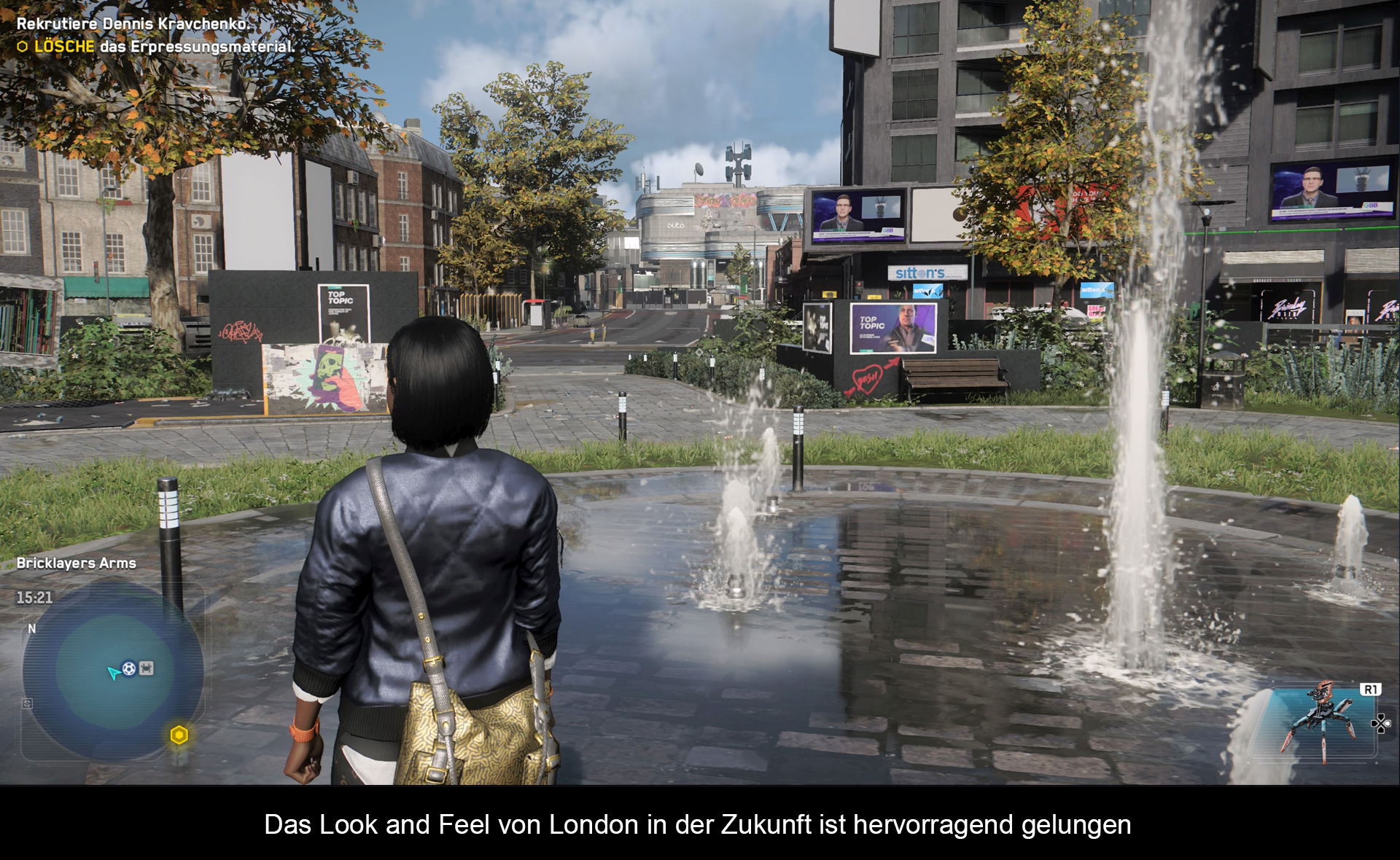Click the yellow hexagon objective marker

click(x=179, y=735)
